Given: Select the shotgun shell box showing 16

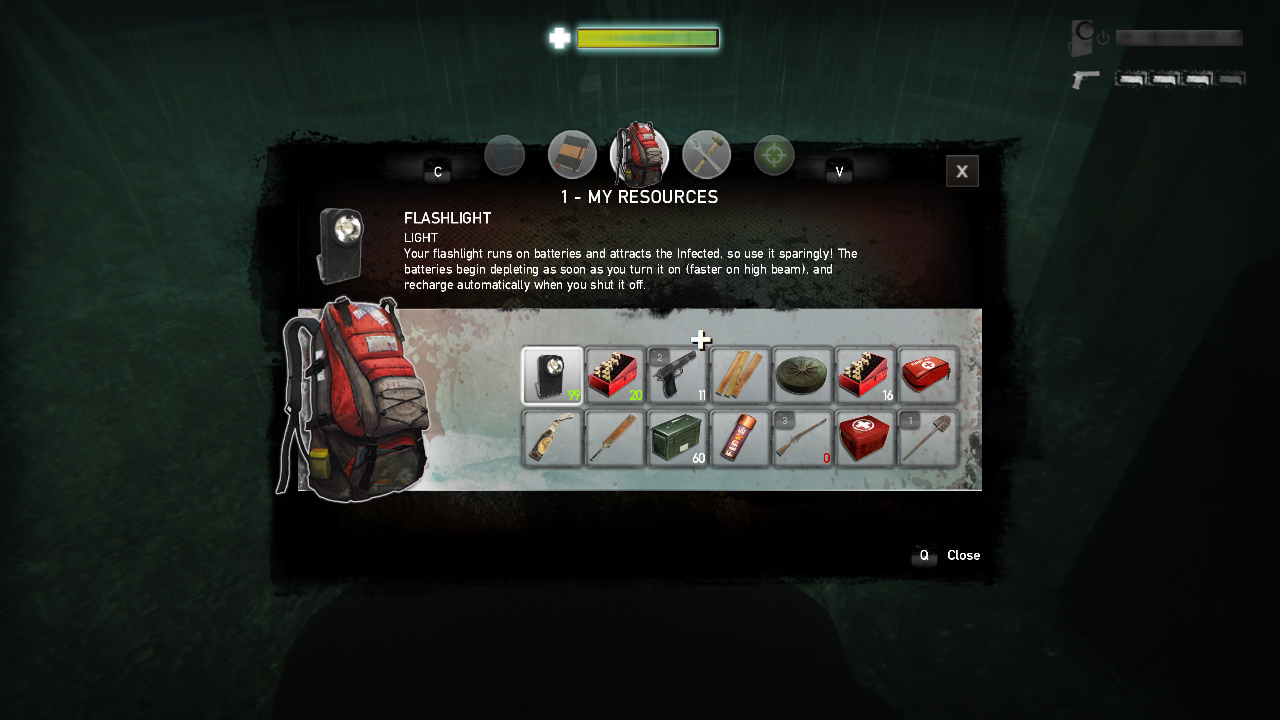Looking at the screenshot, I should coord(865,375).
